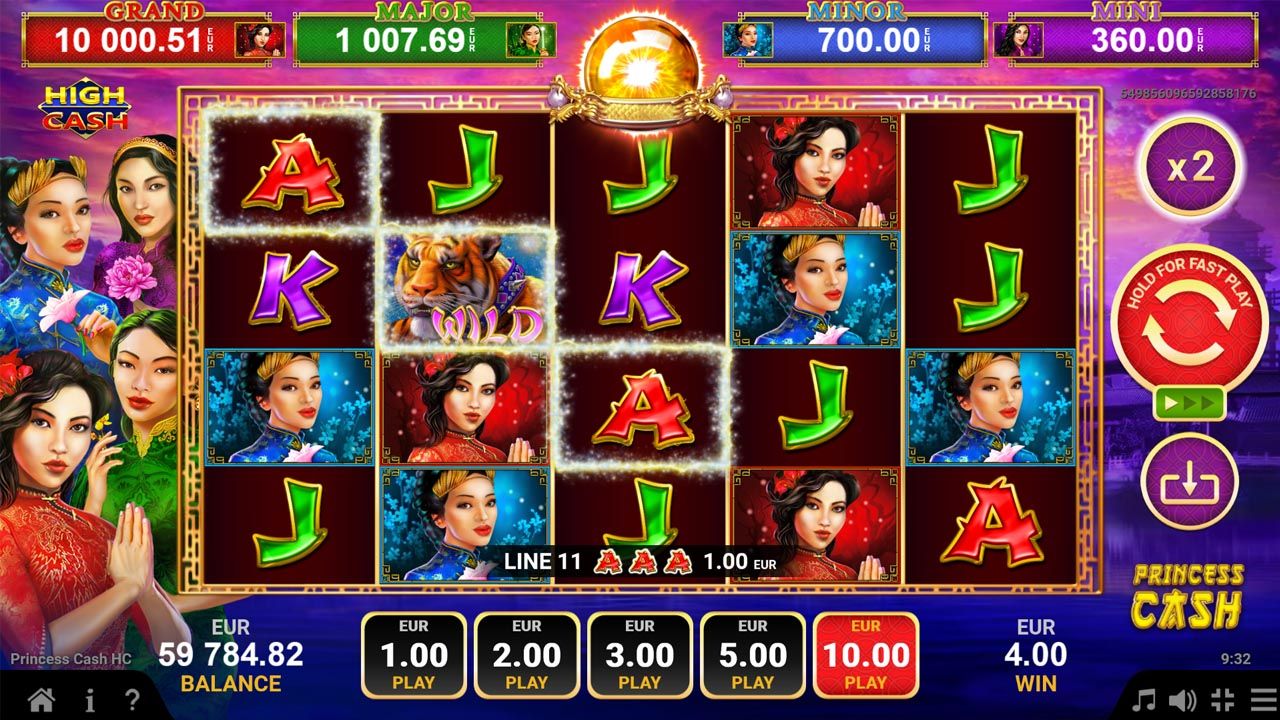
Task: Select the 2.00 EUR play button
Action: pos(527,655)
